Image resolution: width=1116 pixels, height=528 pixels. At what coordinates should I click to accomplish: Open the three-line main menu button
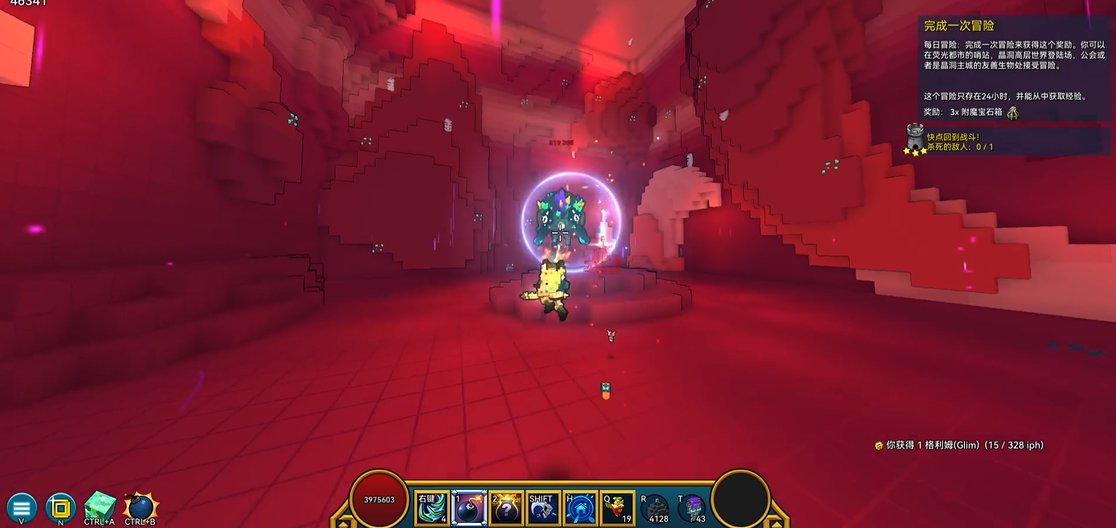[21, 505]
